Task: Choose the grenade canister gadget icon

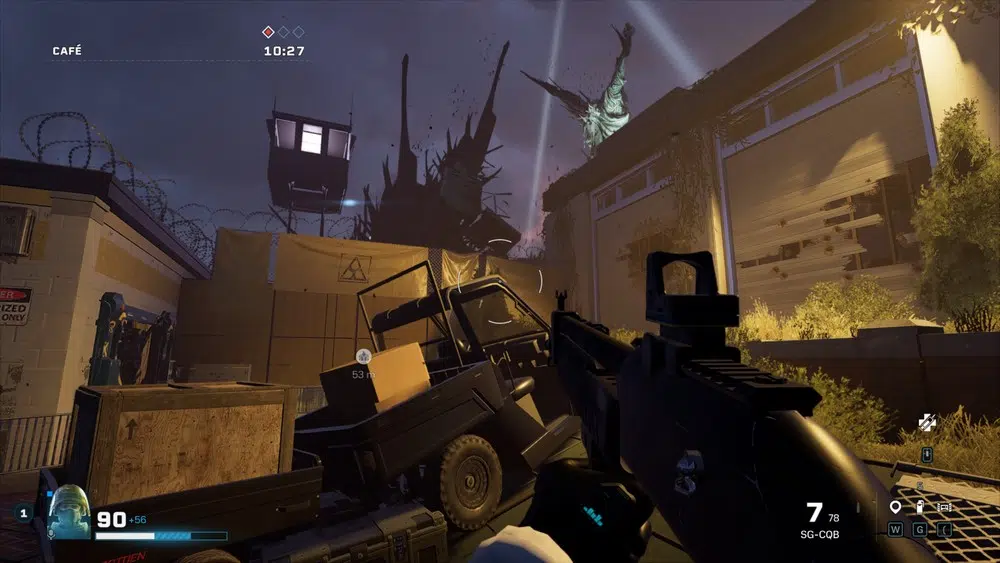Action: [920, 508]
